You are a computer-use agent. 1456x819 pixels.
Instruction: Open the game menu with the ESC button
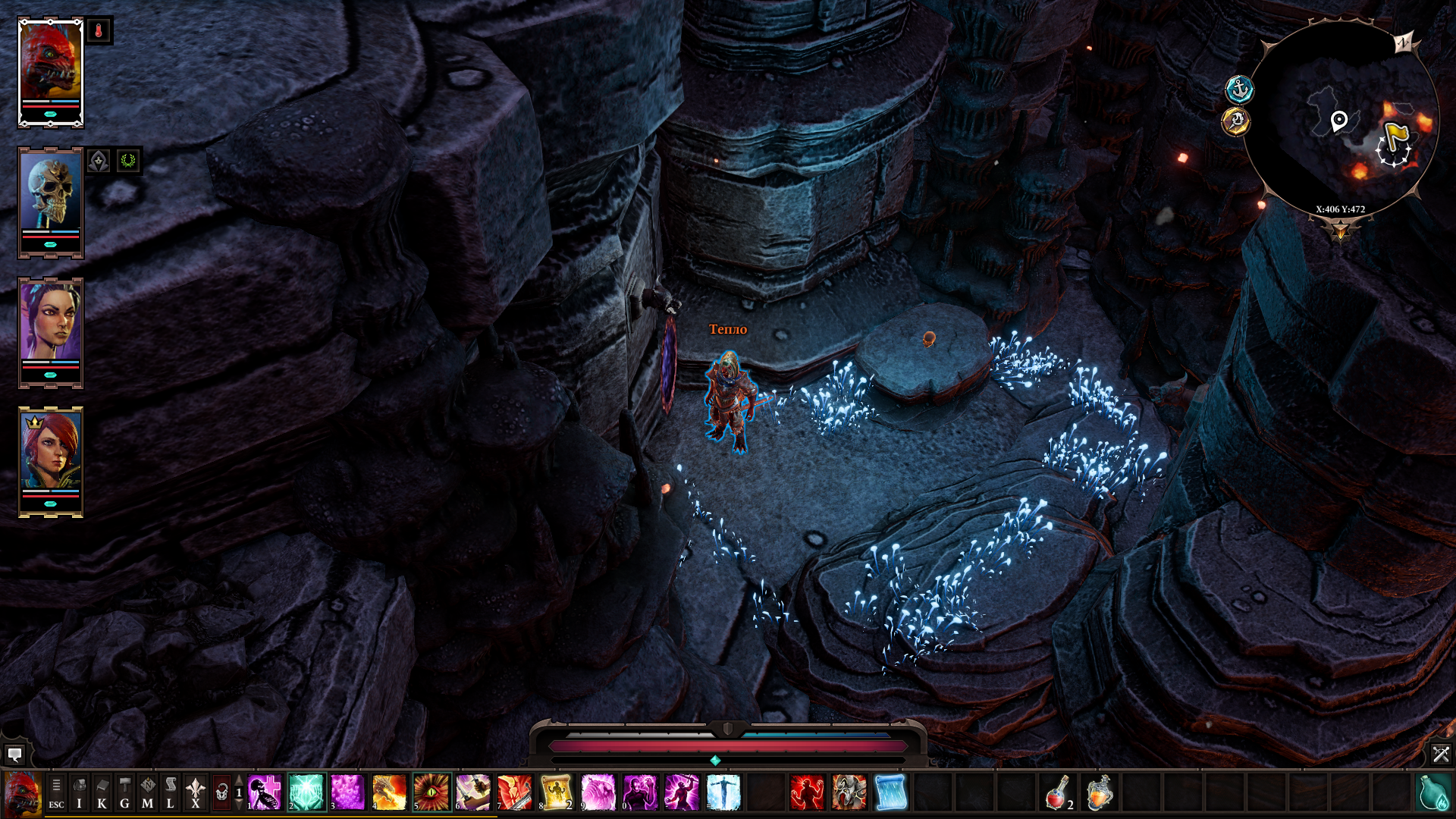click(56, 793)
